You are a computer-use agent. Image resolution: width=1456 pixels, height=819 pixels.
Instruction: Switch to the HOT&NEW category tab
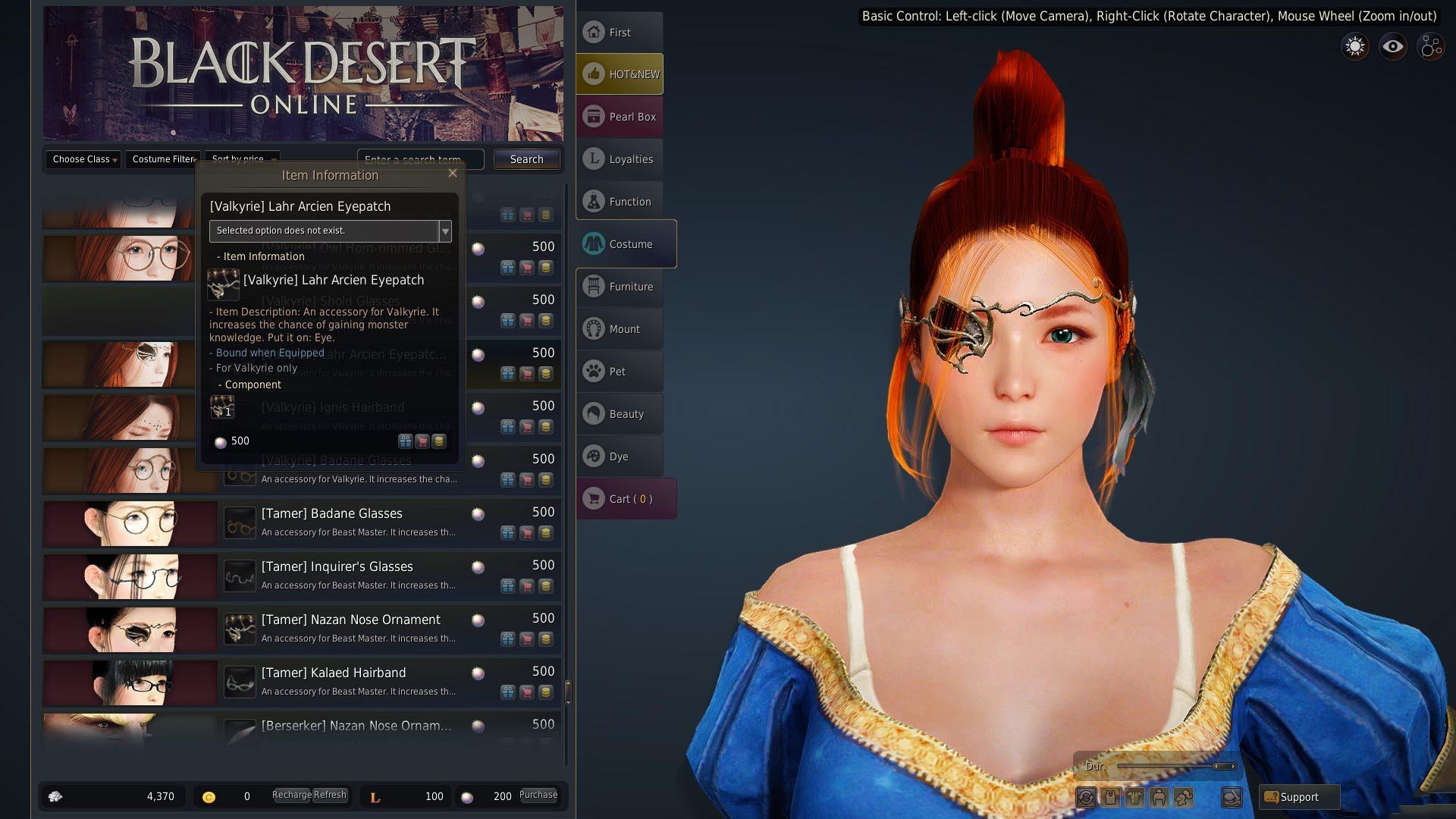pyautogui.click(x=620, y=74)
